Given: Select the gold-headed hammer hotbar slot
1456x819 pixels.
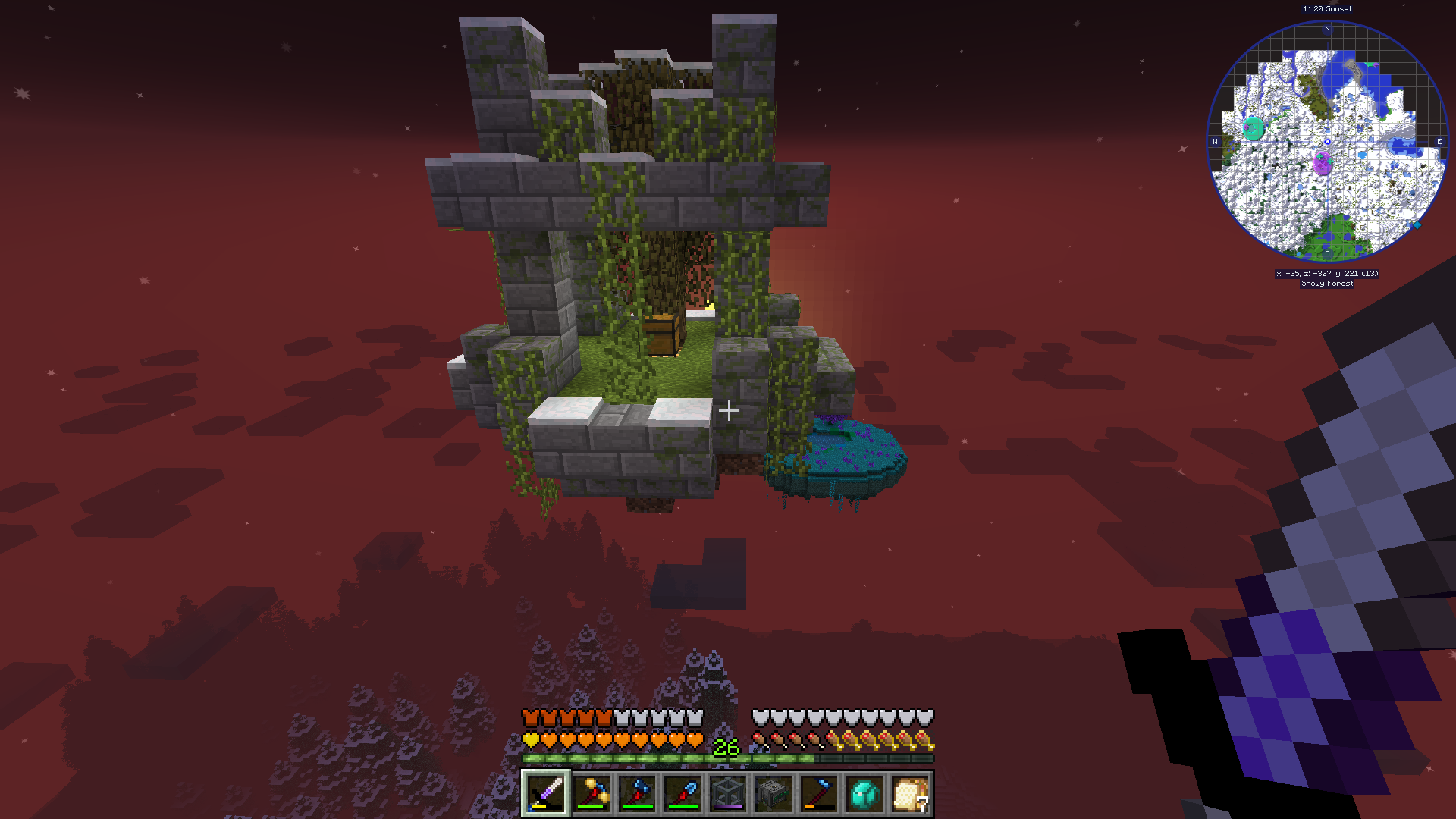Looking at the screenshot, I should (591, 794).
